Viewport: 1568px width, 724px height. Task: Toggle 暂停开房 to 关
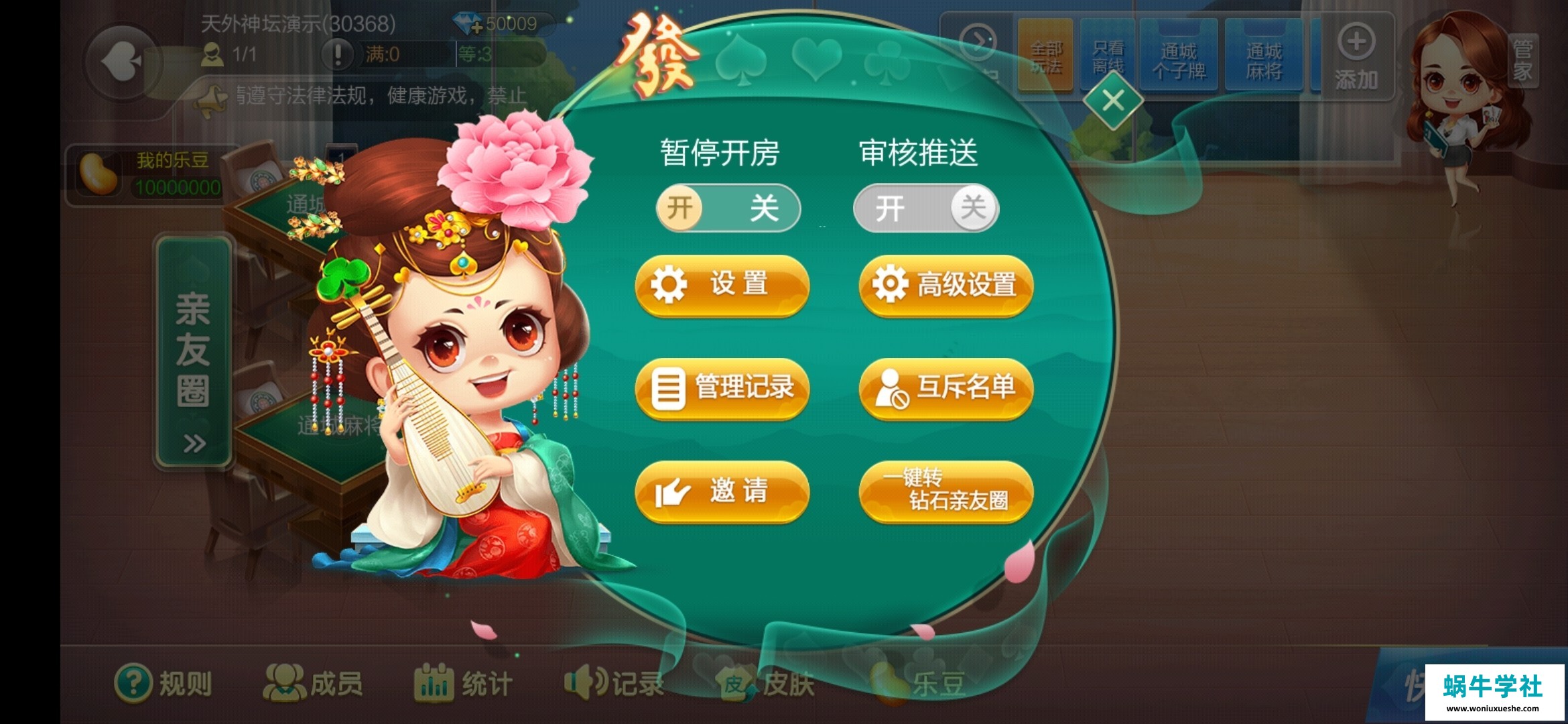click(x=766, y=208)
